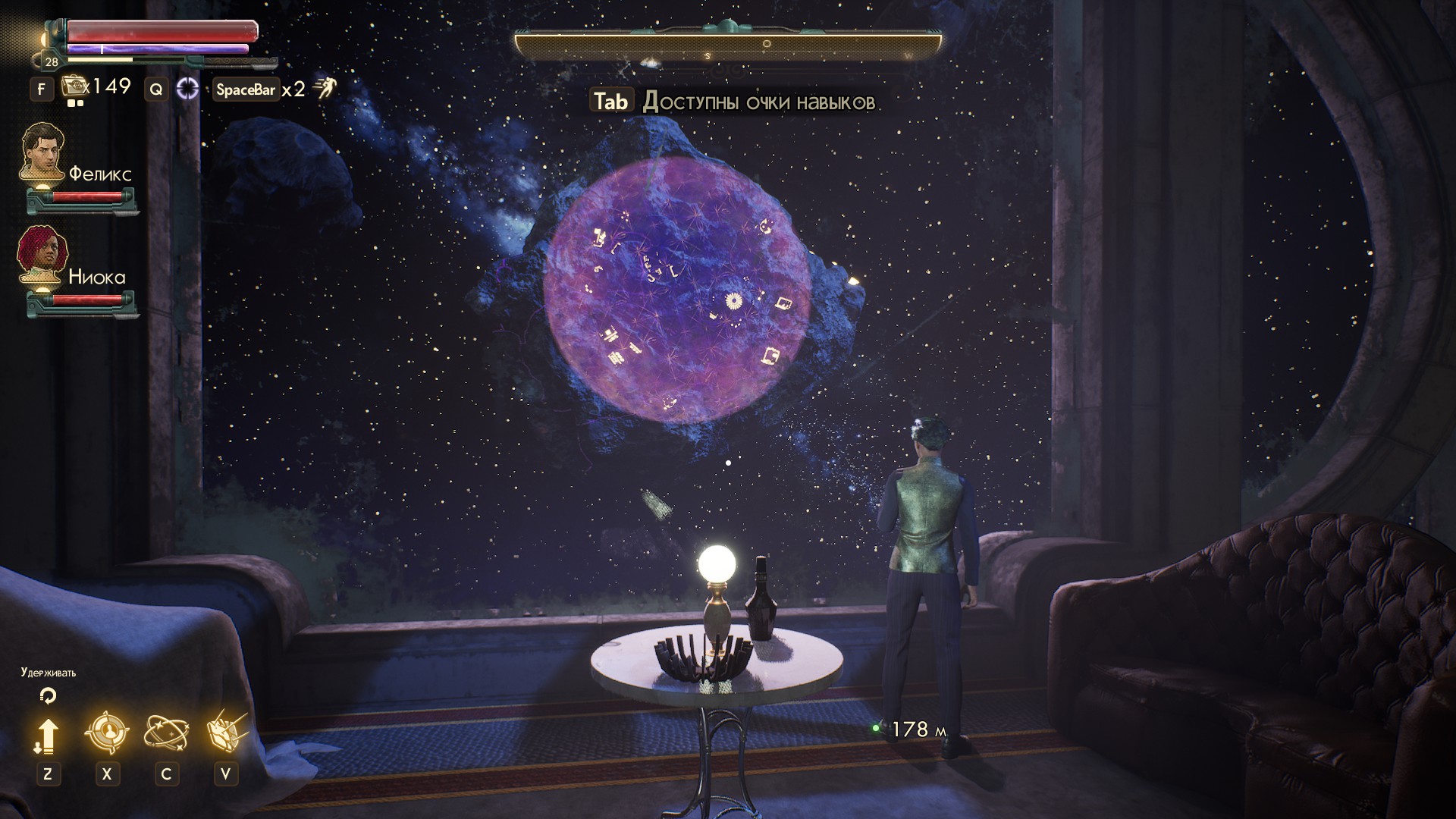The height and width of the screenshot is (819, 1456).
Task: Activate the purple crosshair time dilation ability
Action: pyautogui.click(x=187, y=89)
